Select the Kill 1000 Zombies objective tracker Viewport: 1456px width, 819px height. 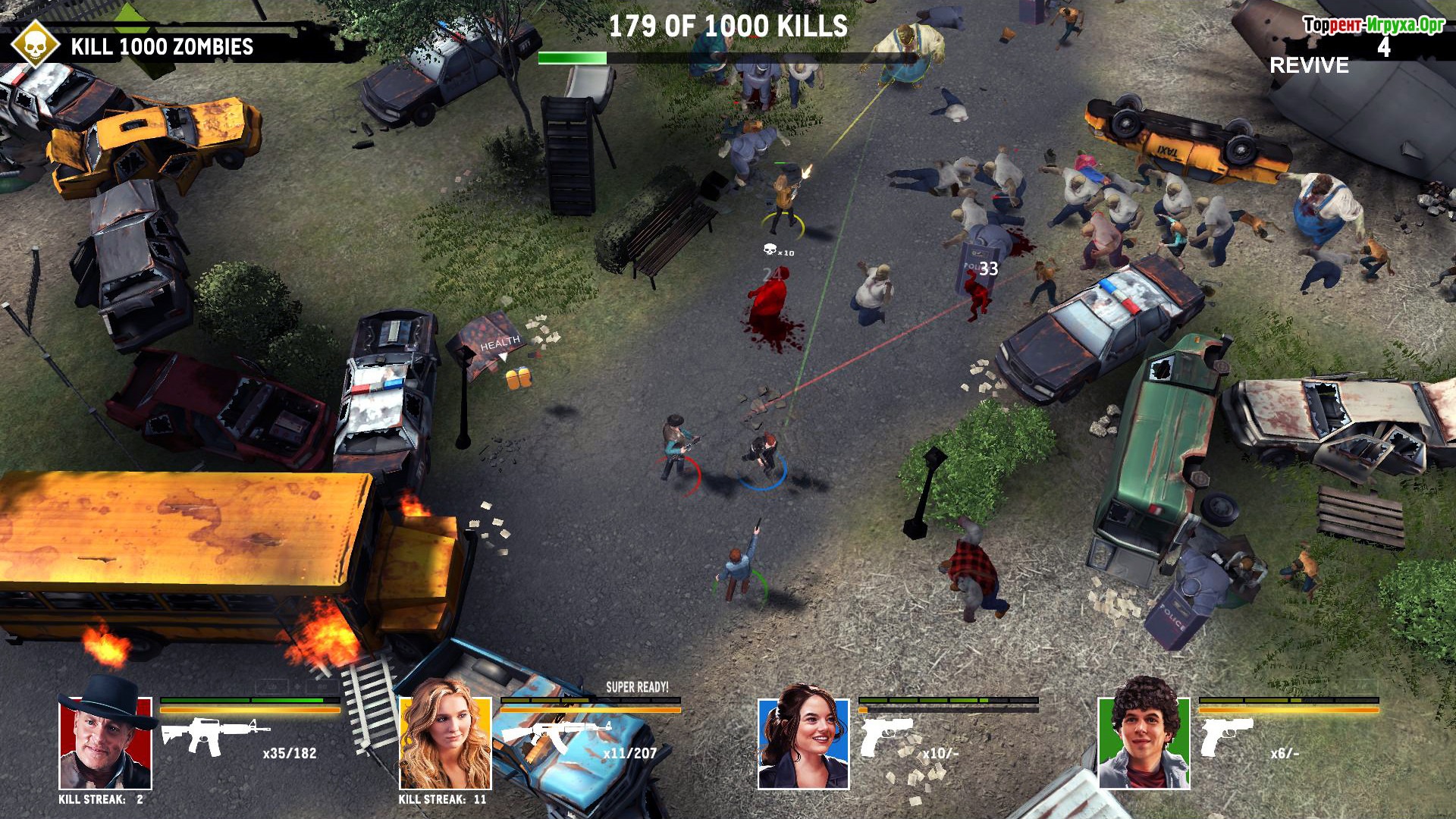click(x=162, y=47)
